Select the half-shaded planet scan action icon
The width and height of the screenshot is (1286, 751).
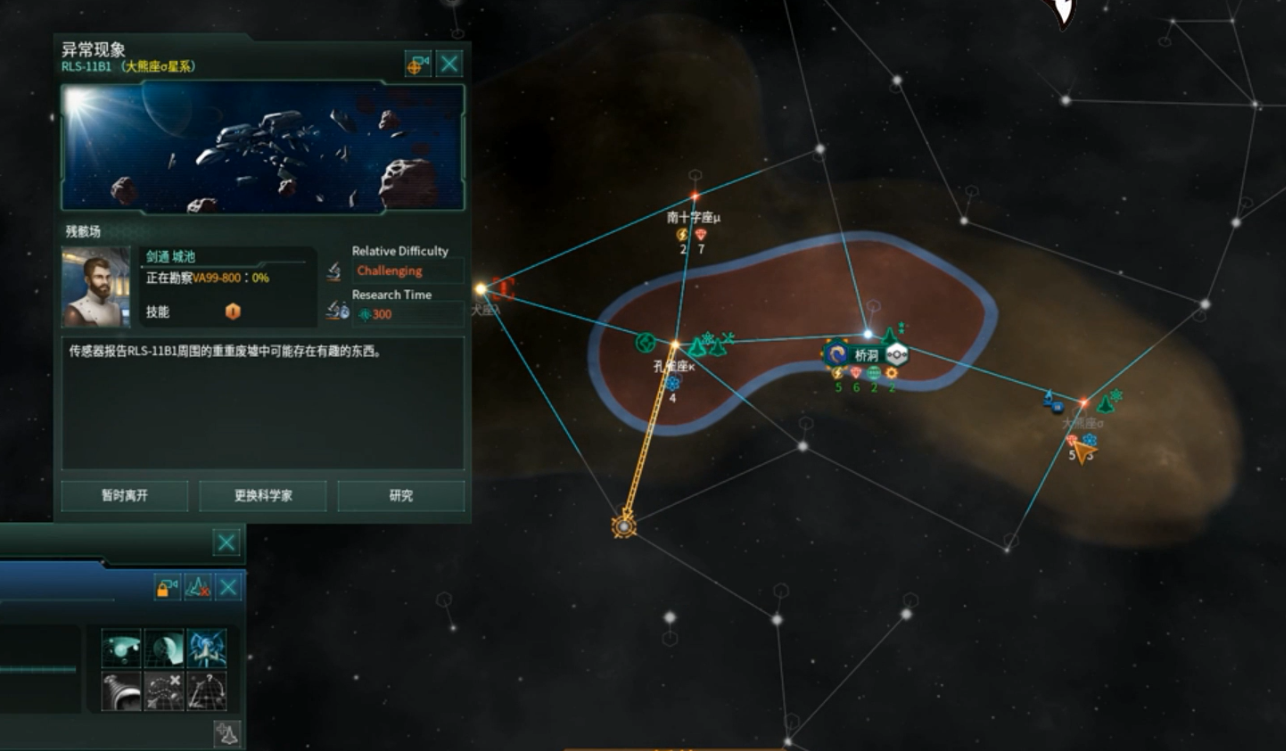[164, 648]
